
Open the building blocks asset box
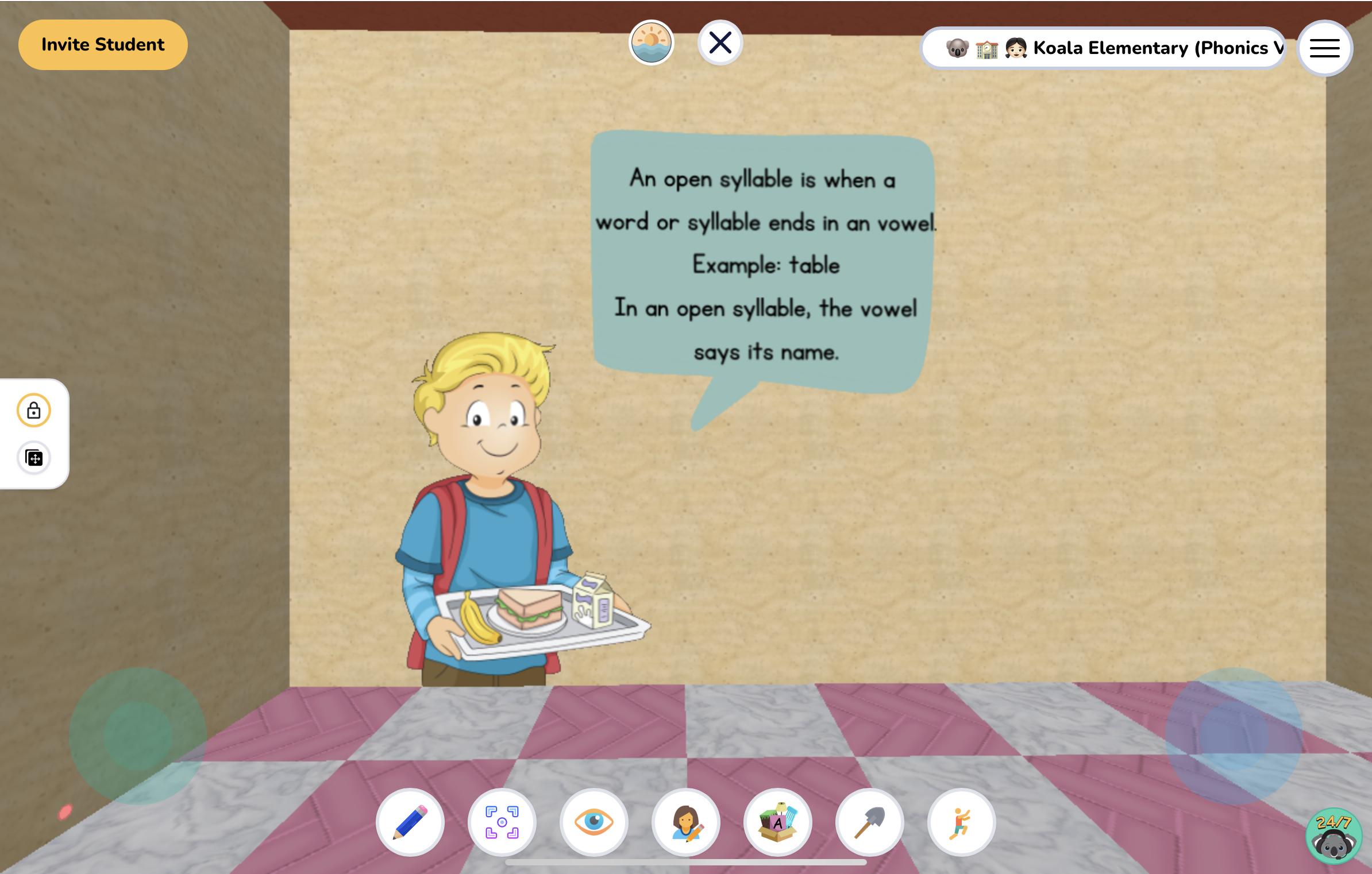pos(777,822)
